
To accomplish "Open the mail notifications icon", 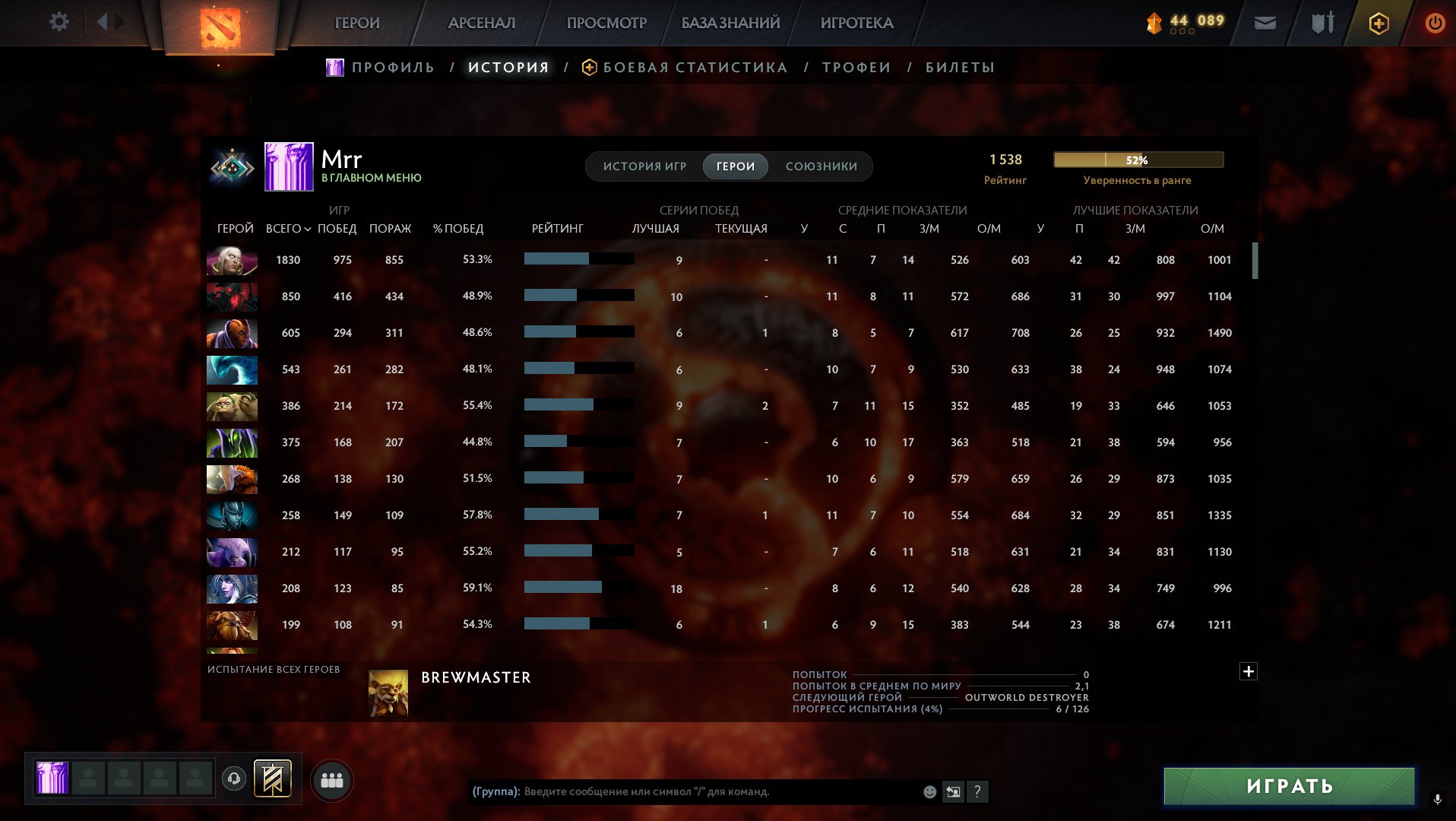I will pyautogui.click(x=1265, y=23).
